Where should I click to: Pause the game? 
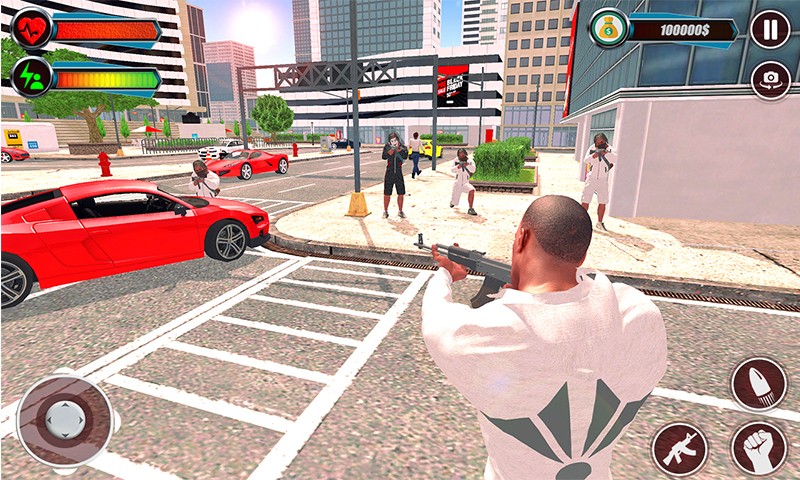point(769,29)
